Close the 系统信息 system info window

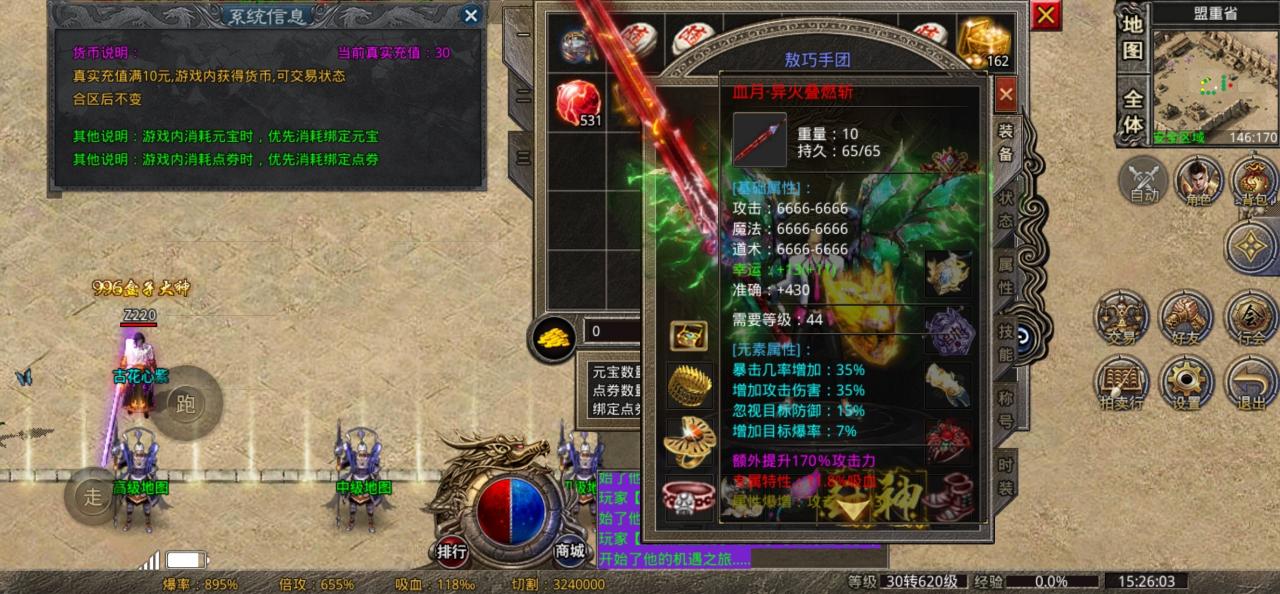pyautogui.click(x=471, y=15)
